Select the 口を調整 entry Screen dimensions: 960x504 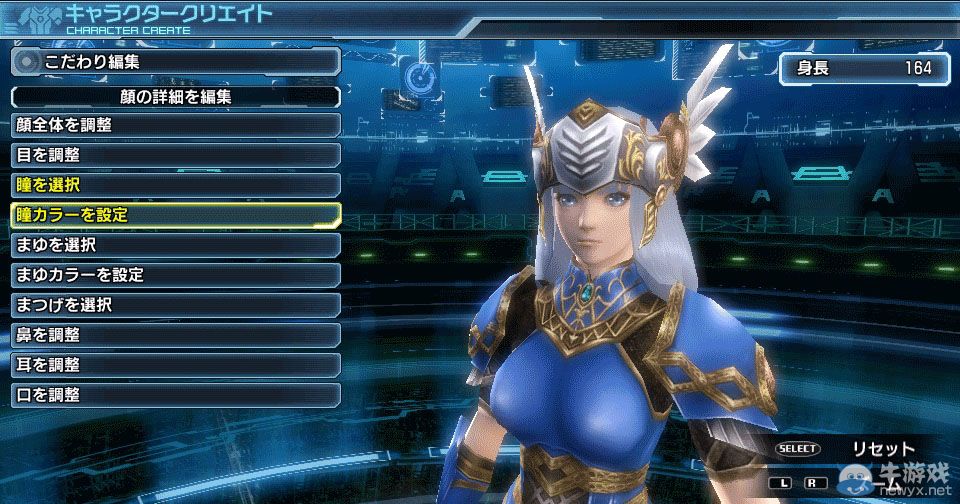point(175,394)
